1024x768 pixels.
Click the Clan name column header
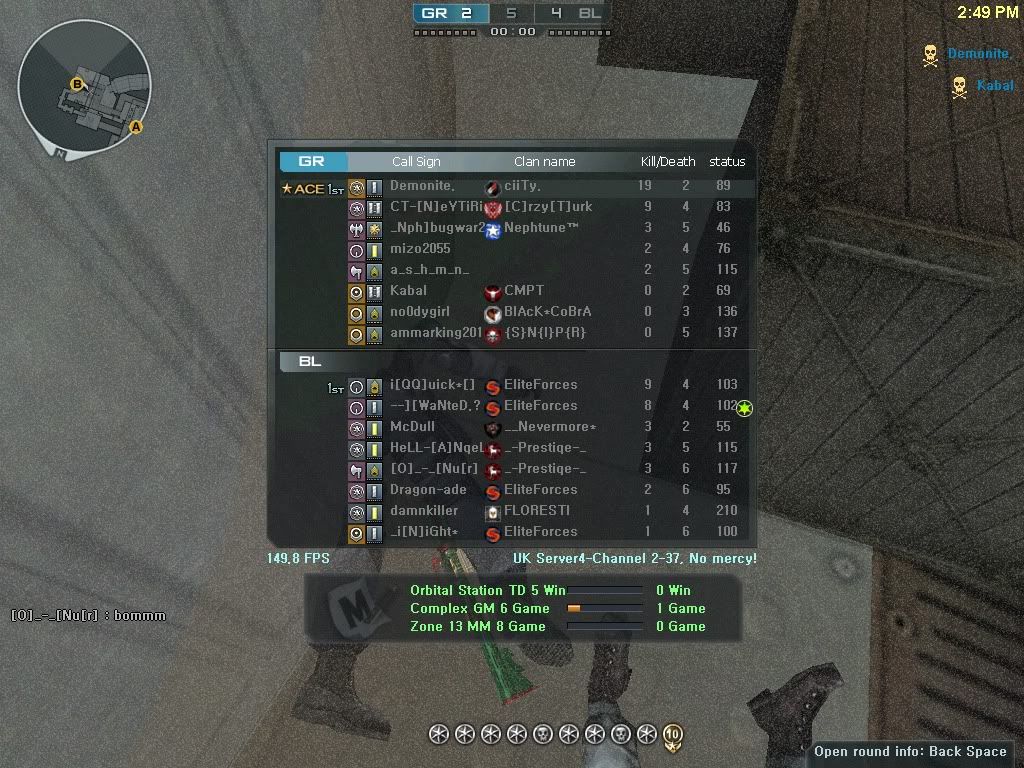point(545,161)
